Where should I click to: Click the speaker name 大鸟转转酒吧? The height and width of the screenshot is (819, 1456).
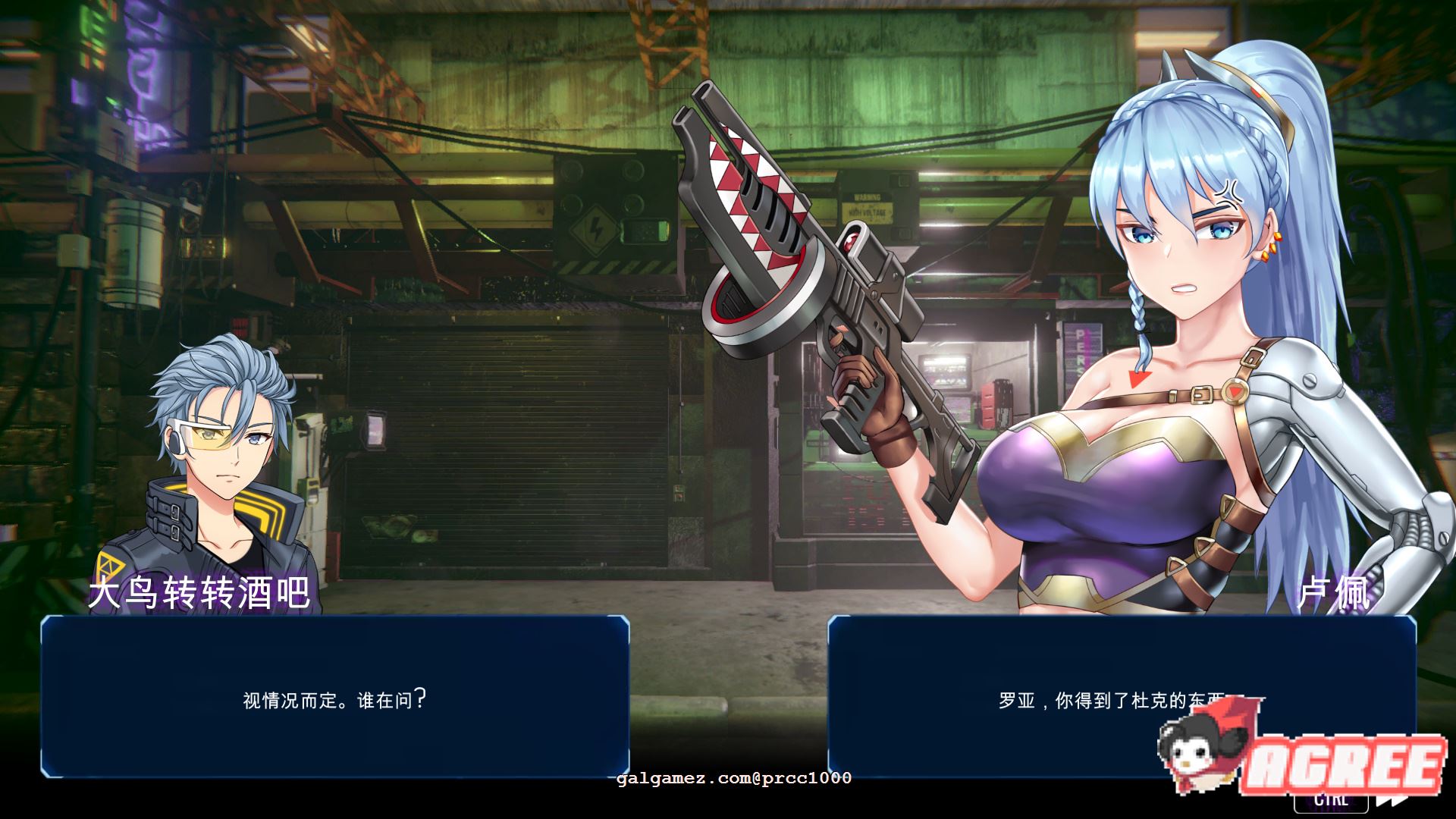[200, 596]
